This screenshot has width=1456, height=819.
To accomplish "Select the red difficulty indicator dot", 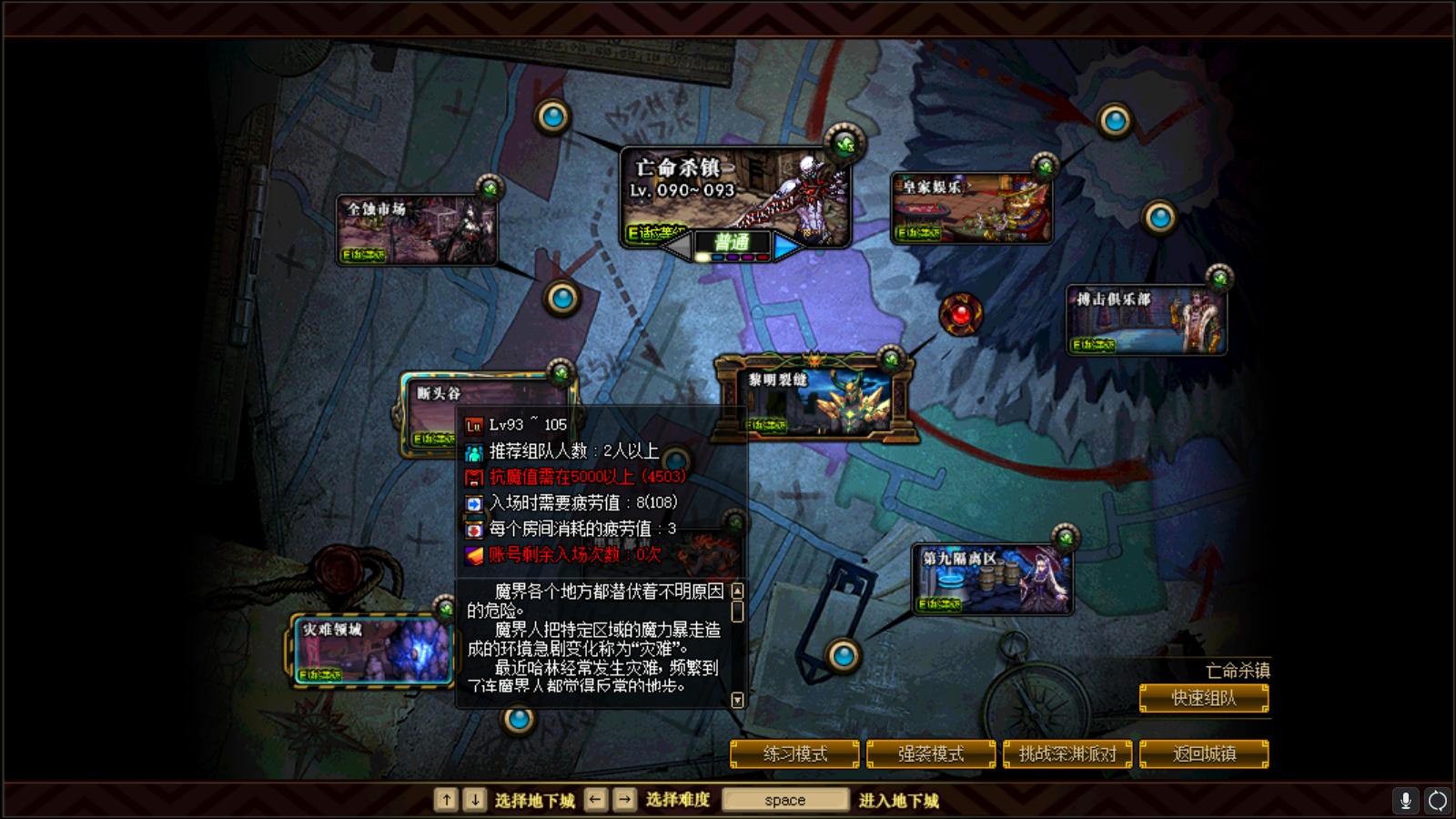I will pyautogui.click(x=762, y=257).
